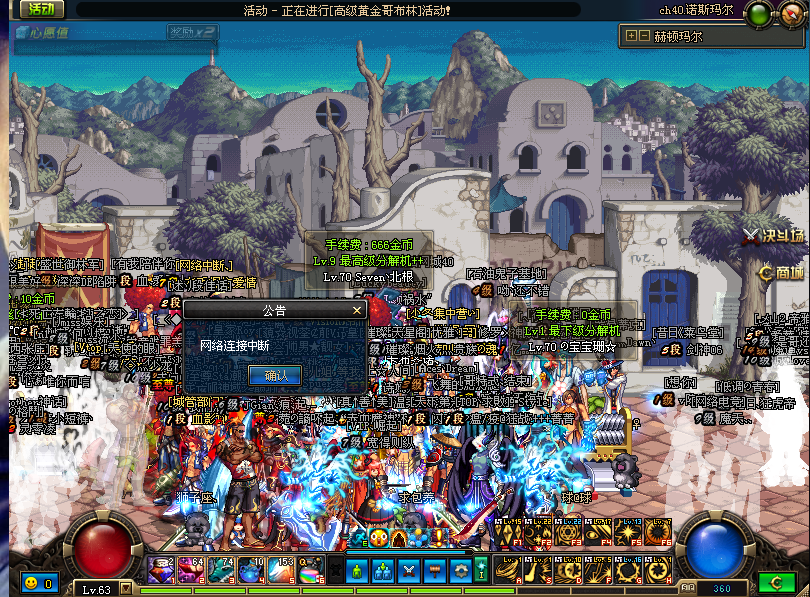
Task: Click the 奖励 x2 reward button
Action: (x=192, y=32)
